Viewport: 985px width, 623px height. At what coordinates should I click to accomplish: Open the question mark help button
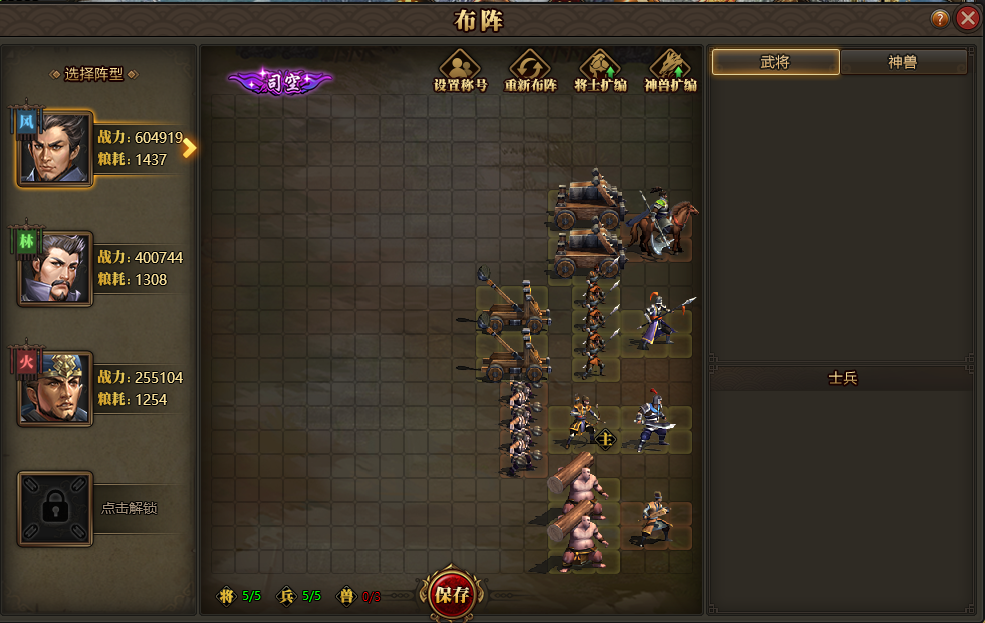click(x=940, y=19)
